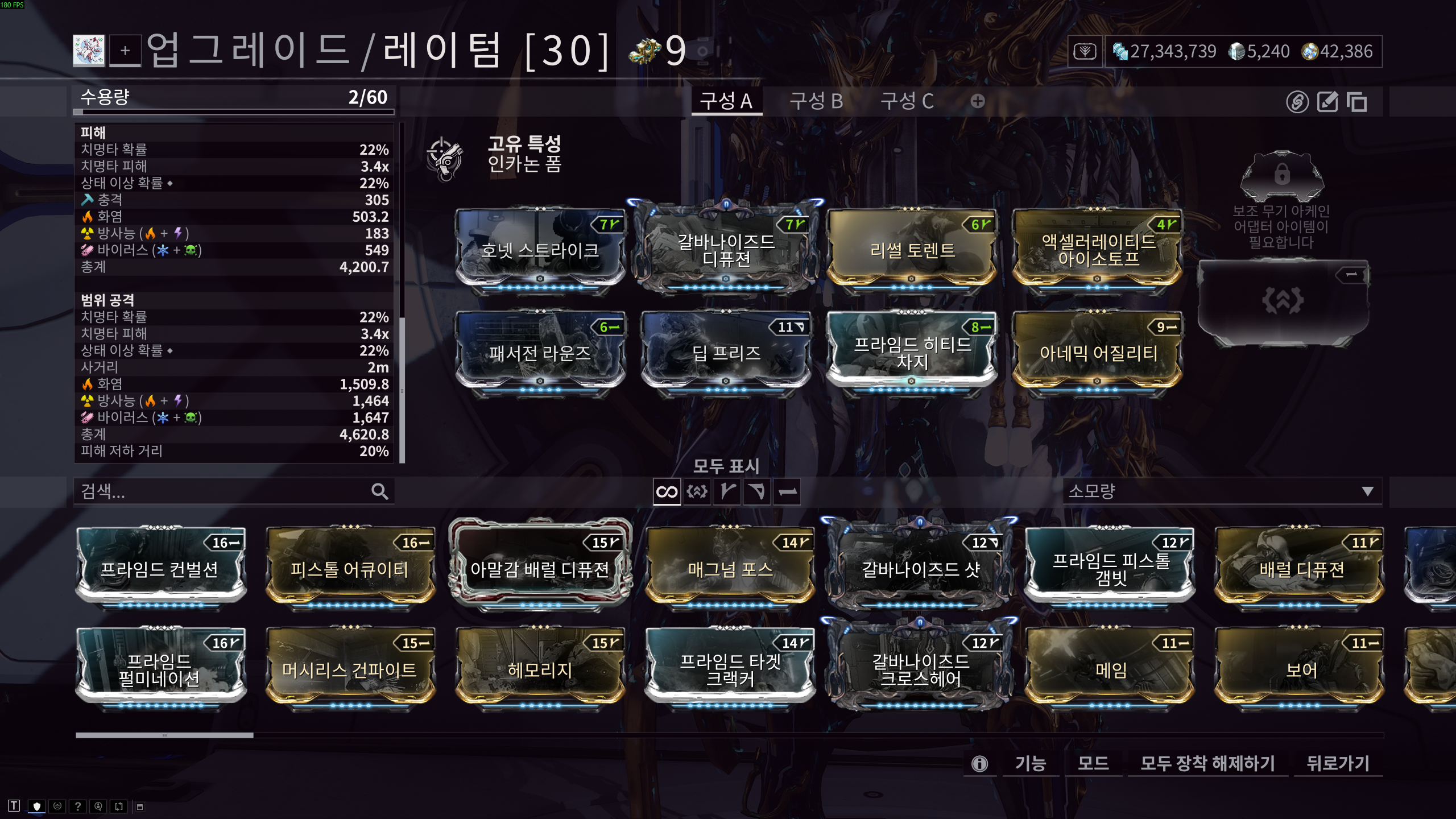The width and height of the screenshot is (1456, 819).
Task: Choose the 매그넘 포스 mod card
Action: [x=730, y=569]
